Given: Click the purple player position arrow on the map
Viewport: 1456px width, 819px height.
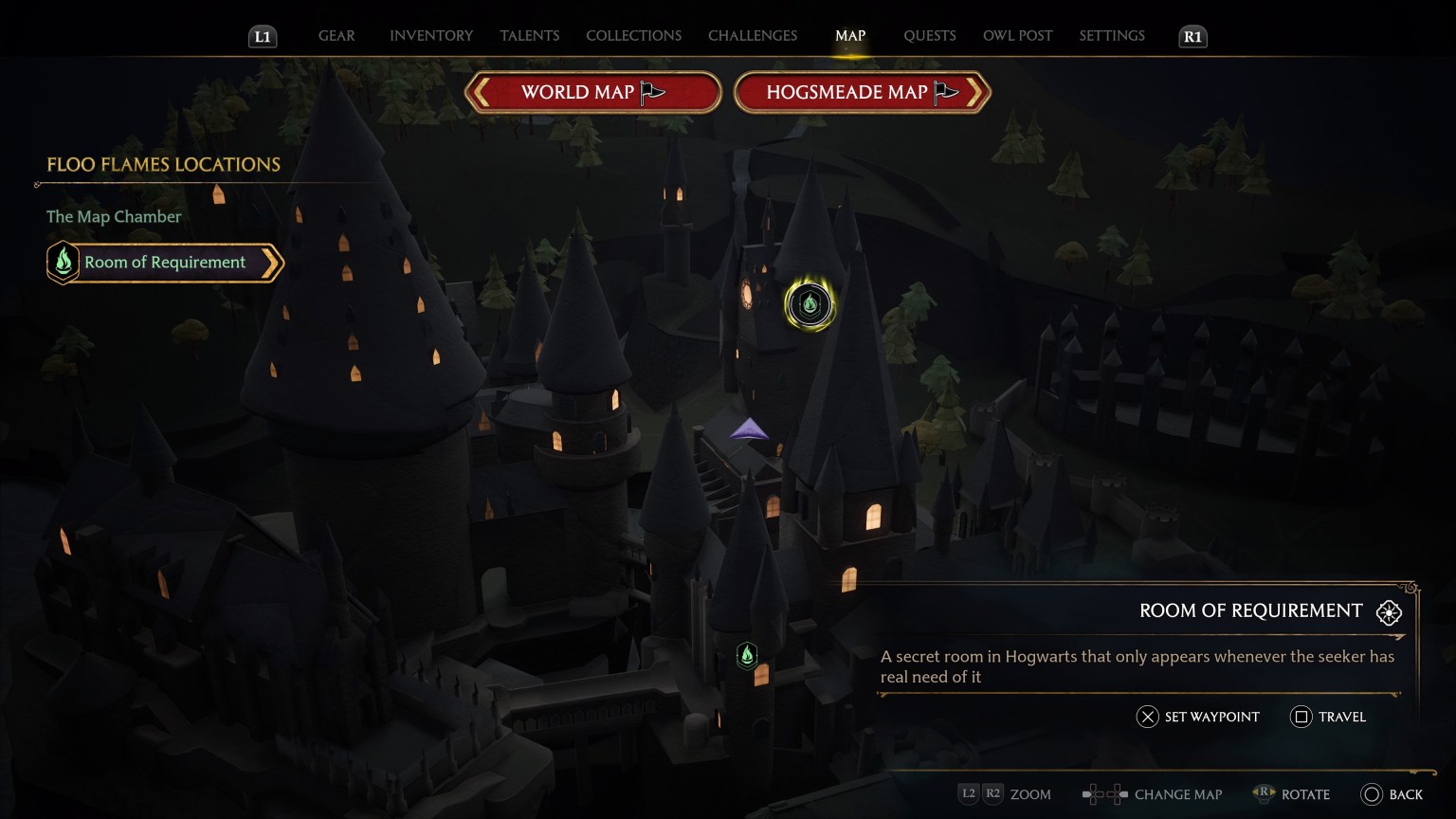Looking at the screenshot, I should [x=750, y=428].
